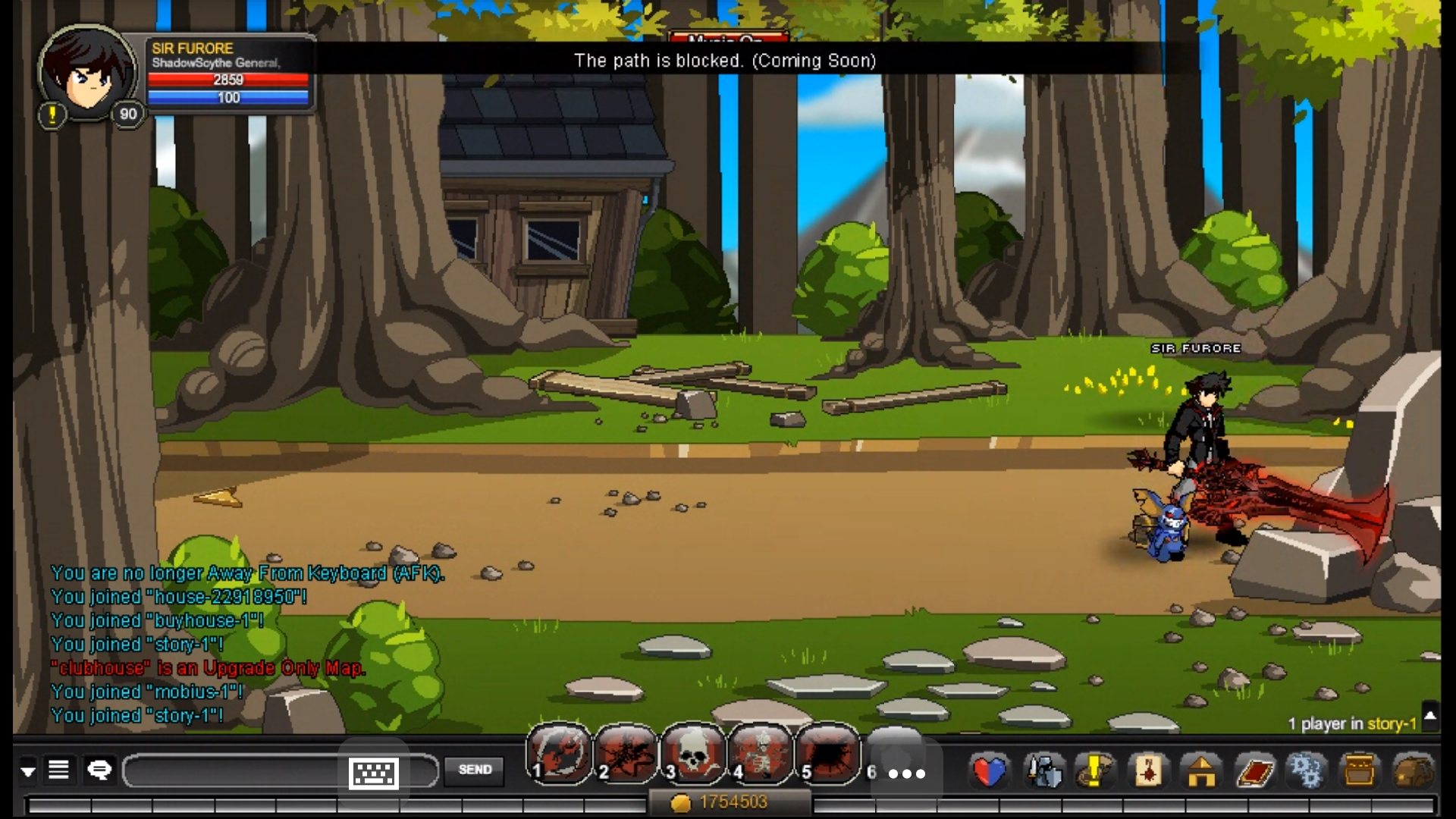Click the SEND chat button

pyautogui.click(x=475, y=770)
